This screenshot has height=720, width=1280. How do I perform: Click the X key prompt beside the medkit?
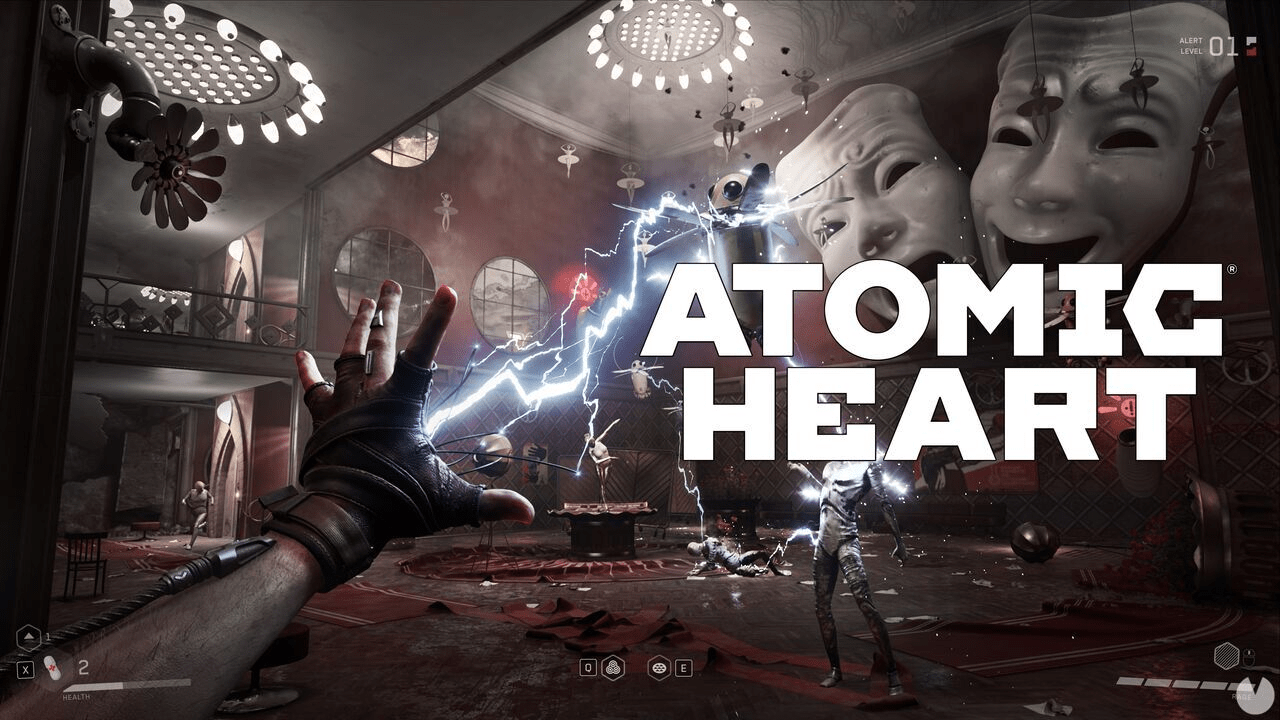pos(26,669)
